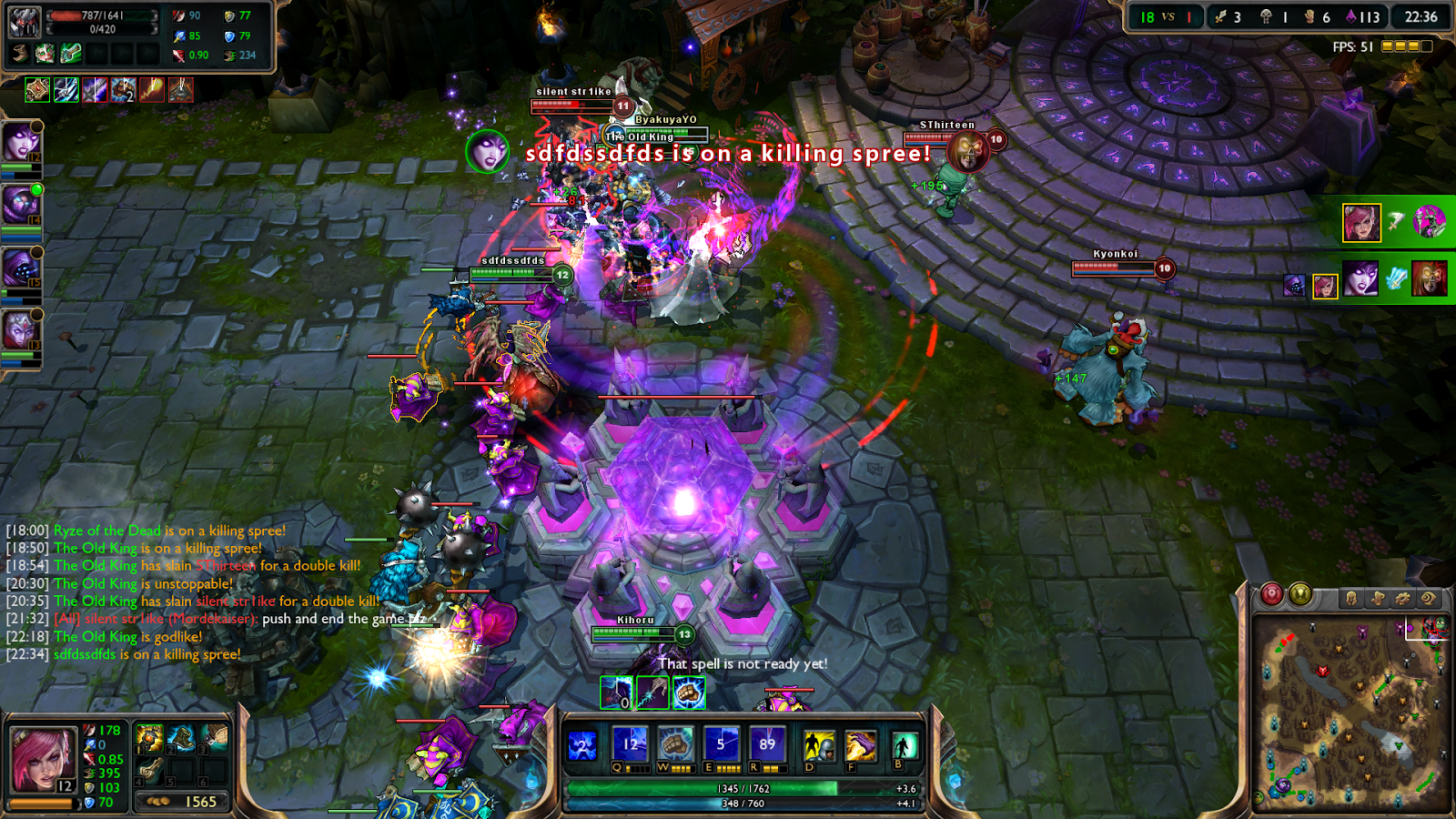Cast the E ability in the hotbar
Image resolution: width=1456 pixels, height=819 pixels.
point(722,742)
